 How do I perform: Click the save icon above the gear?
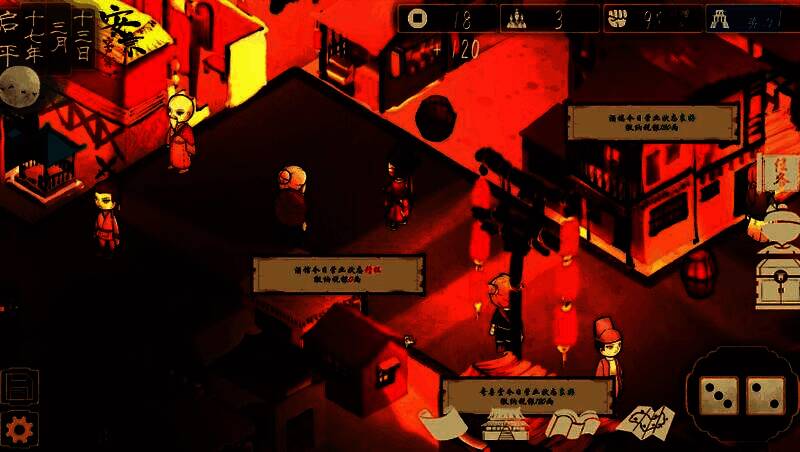point(19,386)
